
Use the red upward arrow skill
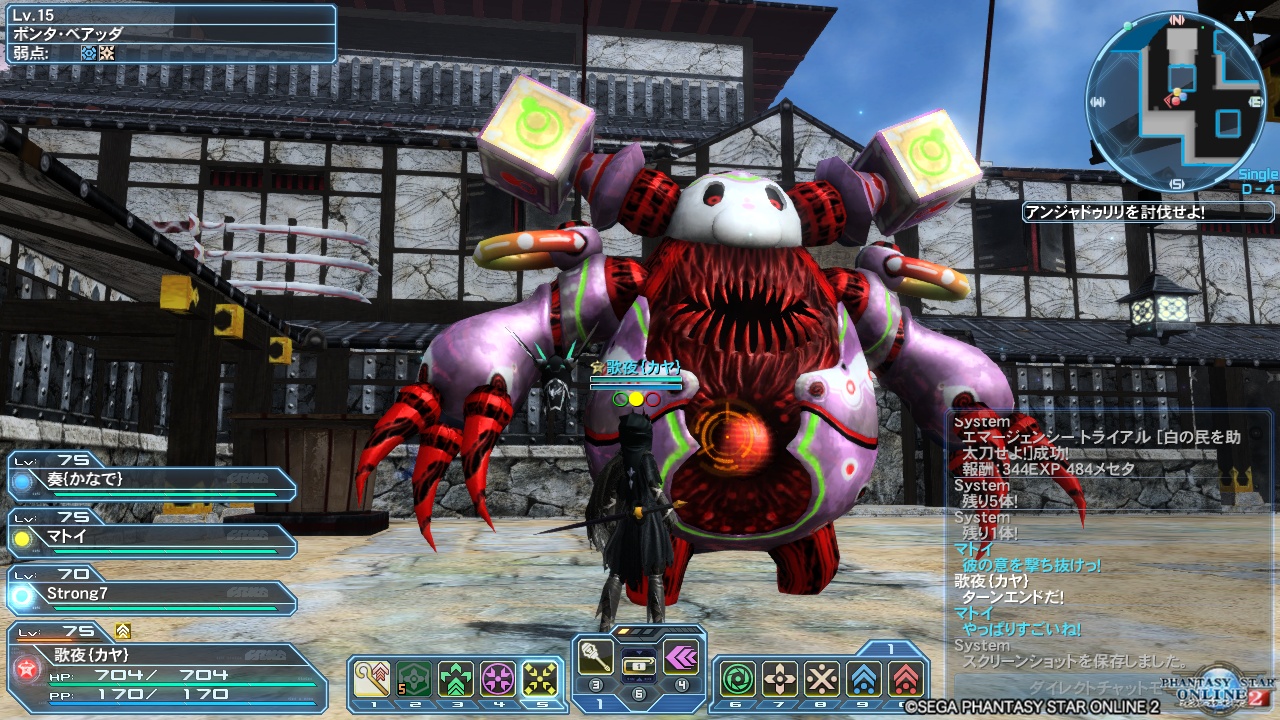(905, 679)
